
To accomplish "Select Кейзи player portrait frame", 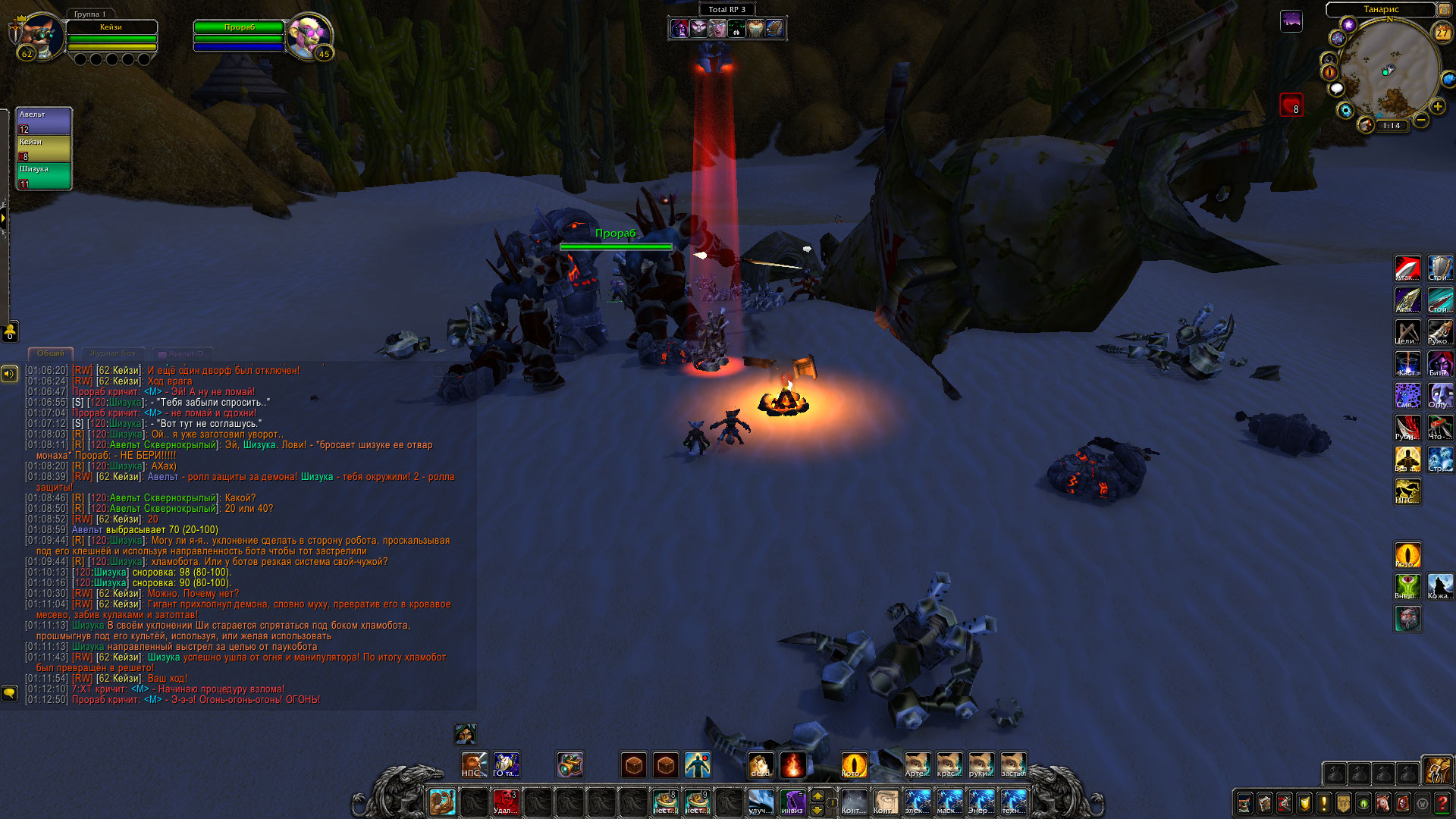I will pos(39,35).
